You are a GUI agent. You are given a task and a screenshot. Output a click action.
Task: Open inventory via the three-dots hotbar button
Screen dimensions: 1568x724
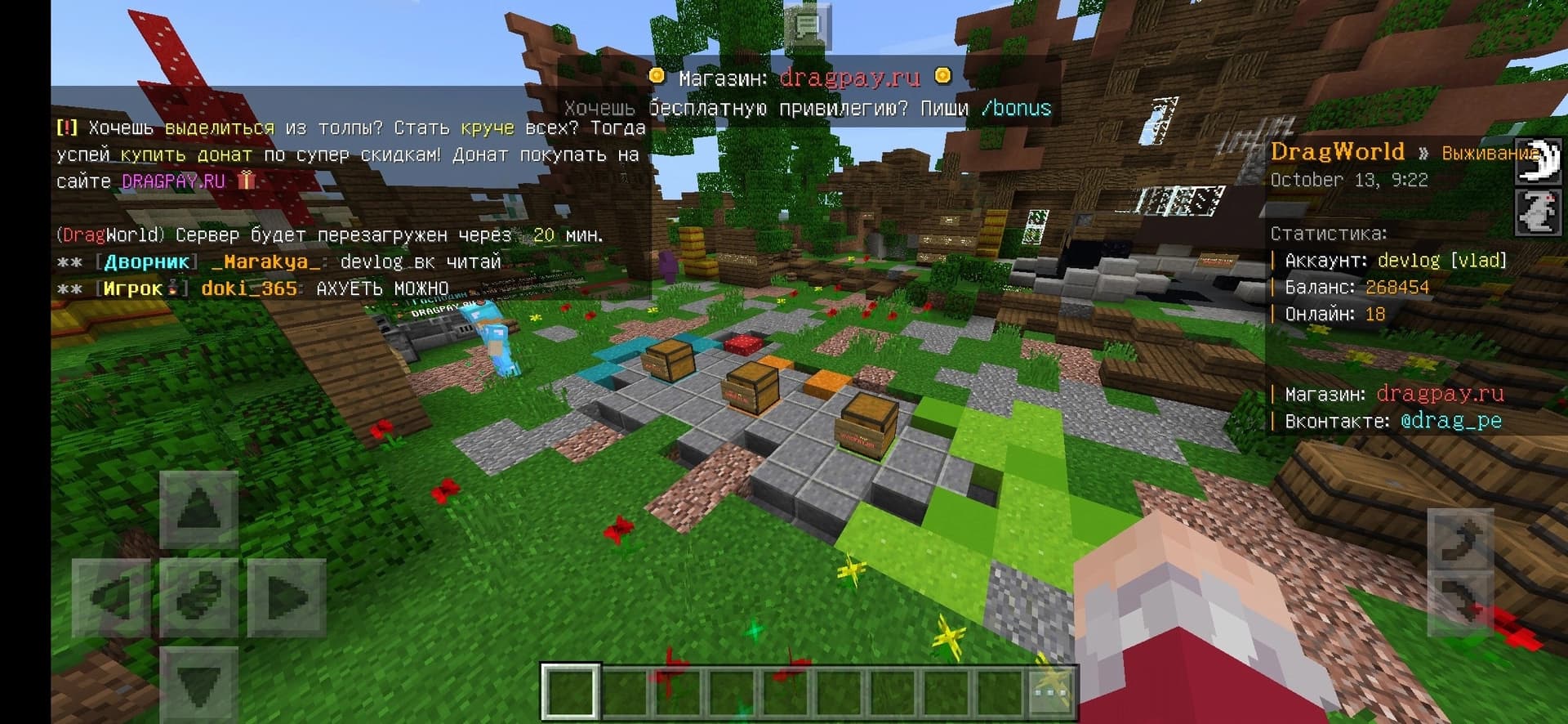click(1050, 692)
